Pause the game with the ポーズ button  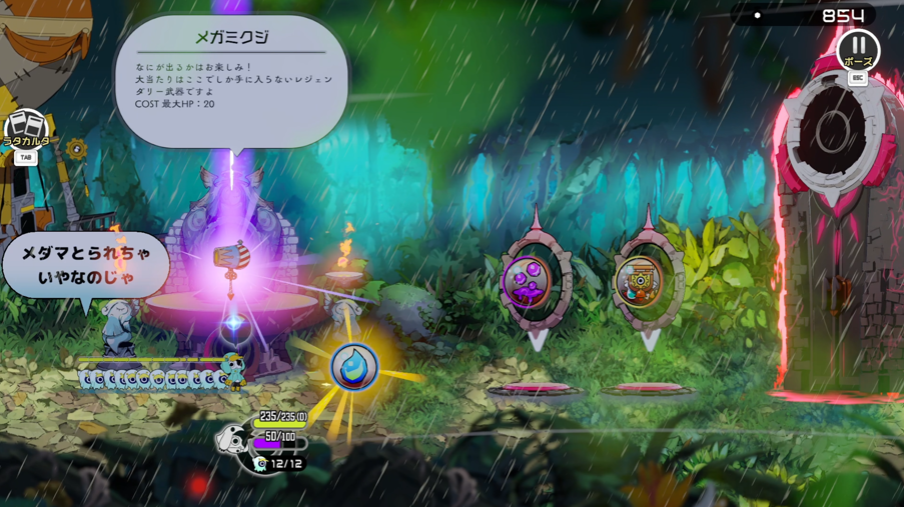pos(857,48)
